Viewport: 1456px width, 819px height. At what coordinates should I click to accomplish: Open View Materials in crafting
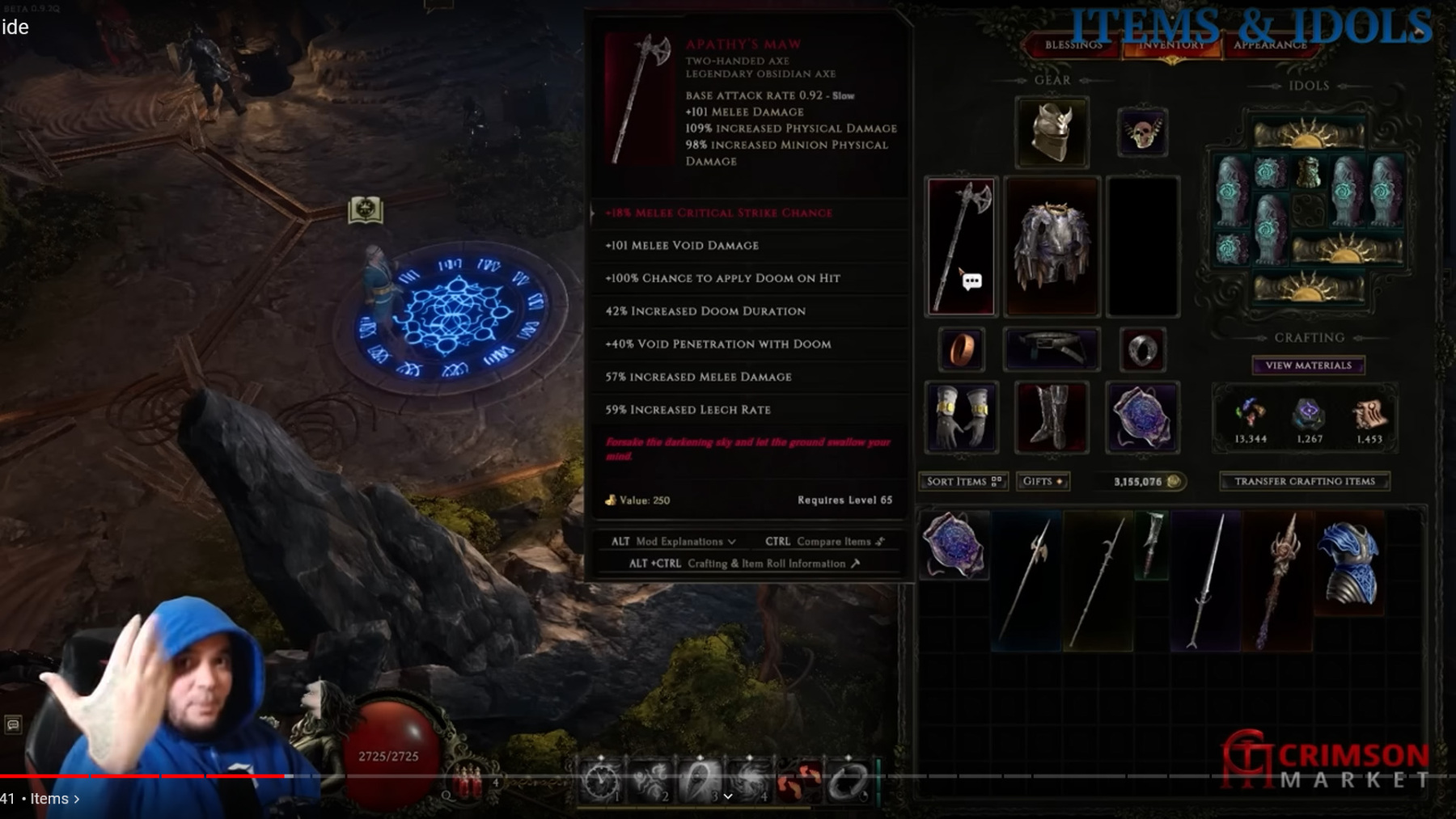(x=1308, y=365)
